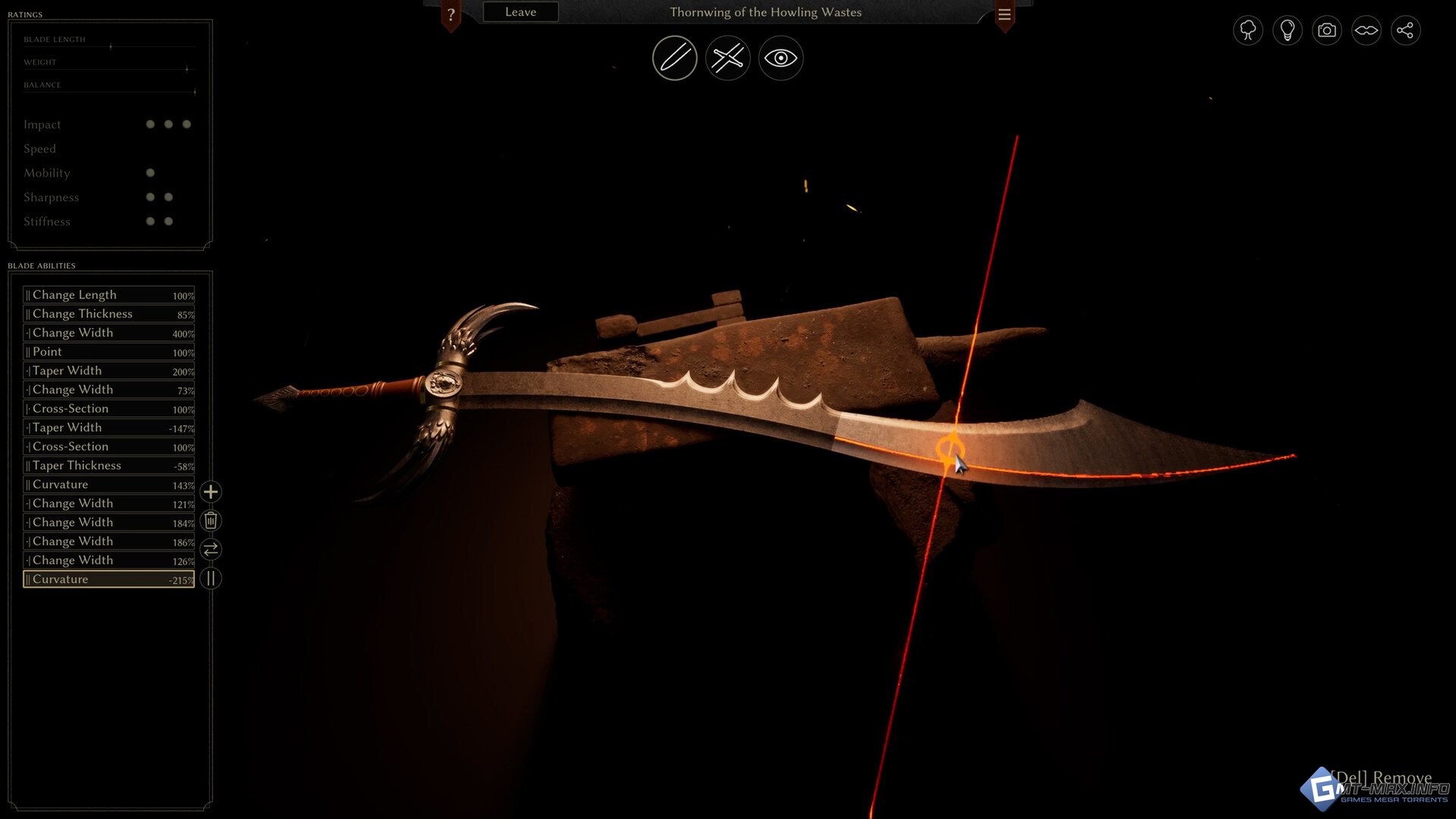The image size is (1456, 819).
Task: Switch to the eye preview mode
Action: click(780, 58)
